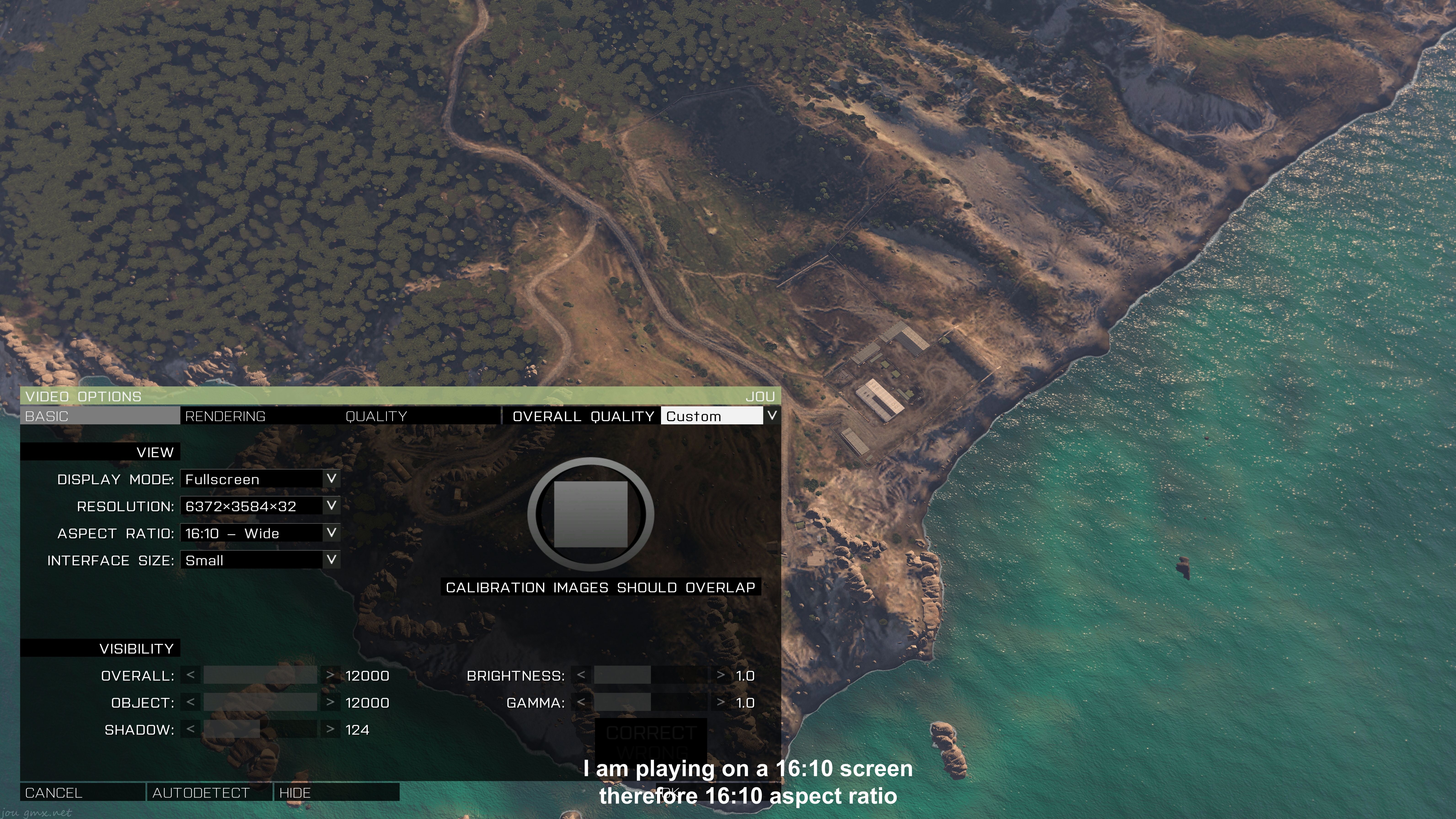Adjust the Shadow visibility slider
Viewport: 1456px width, 819px height.
coord(260,729)
